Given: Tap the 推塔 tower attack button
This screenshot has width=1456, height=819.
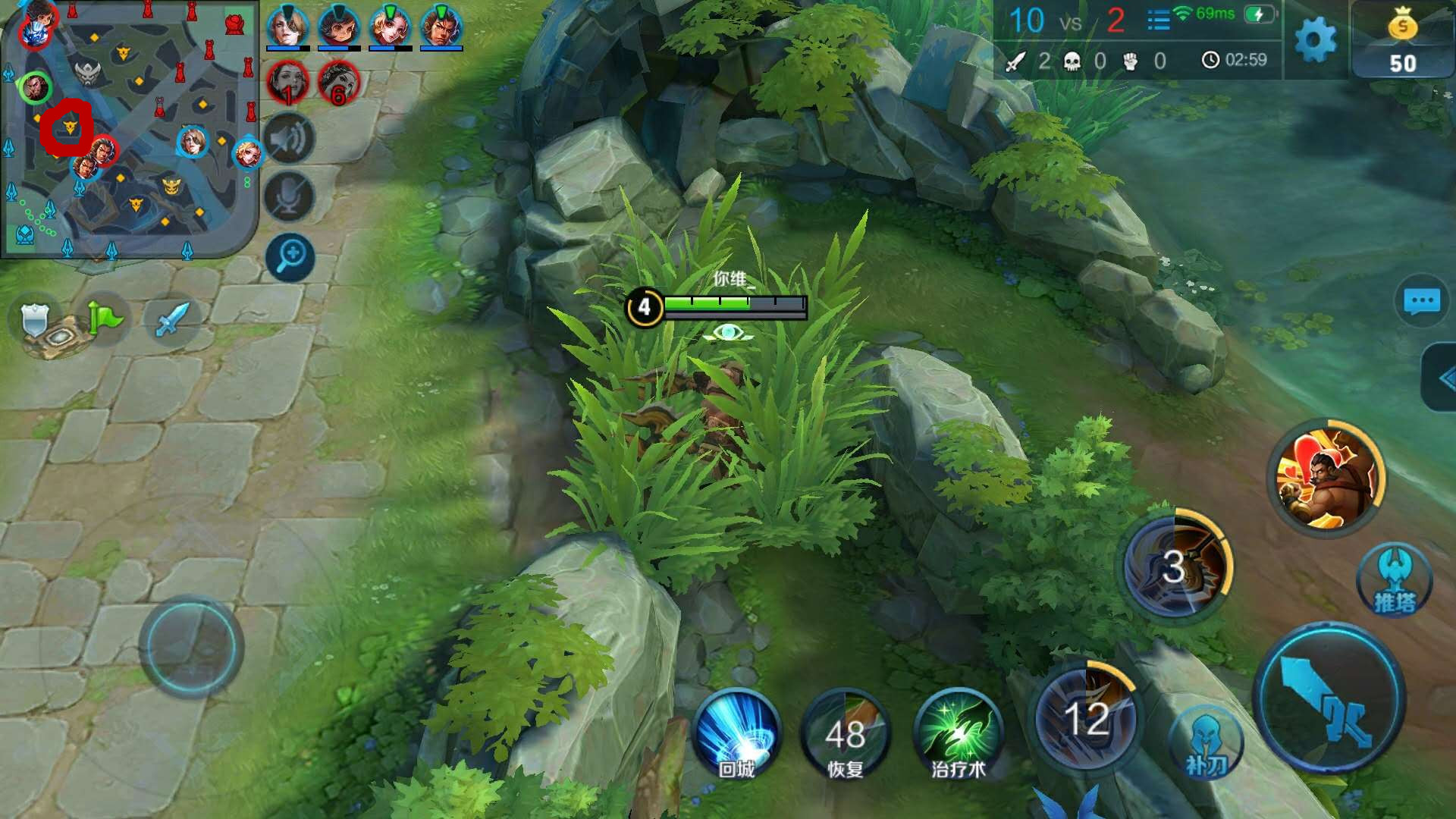Looking at the screenshot, I should click(1394, 581).
